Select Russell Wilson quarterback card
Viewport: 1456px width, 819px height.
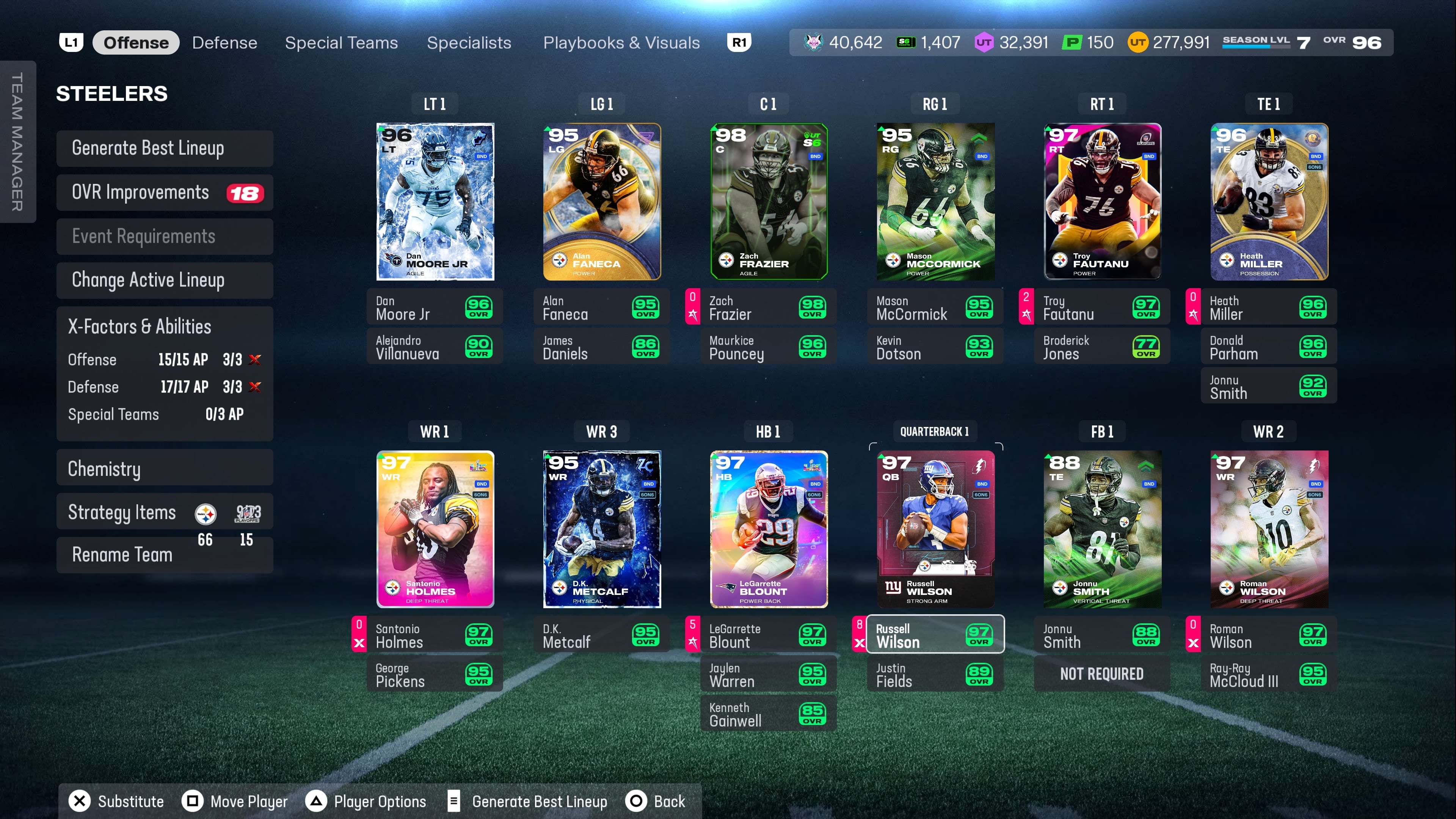coord(935,529)
